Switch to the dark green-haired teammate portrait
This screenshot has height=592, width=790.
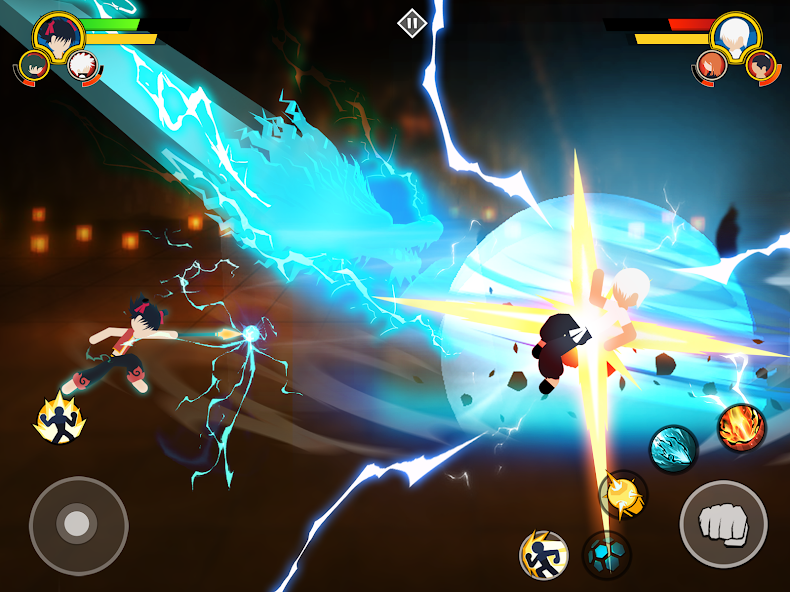[x=34, y=66]
